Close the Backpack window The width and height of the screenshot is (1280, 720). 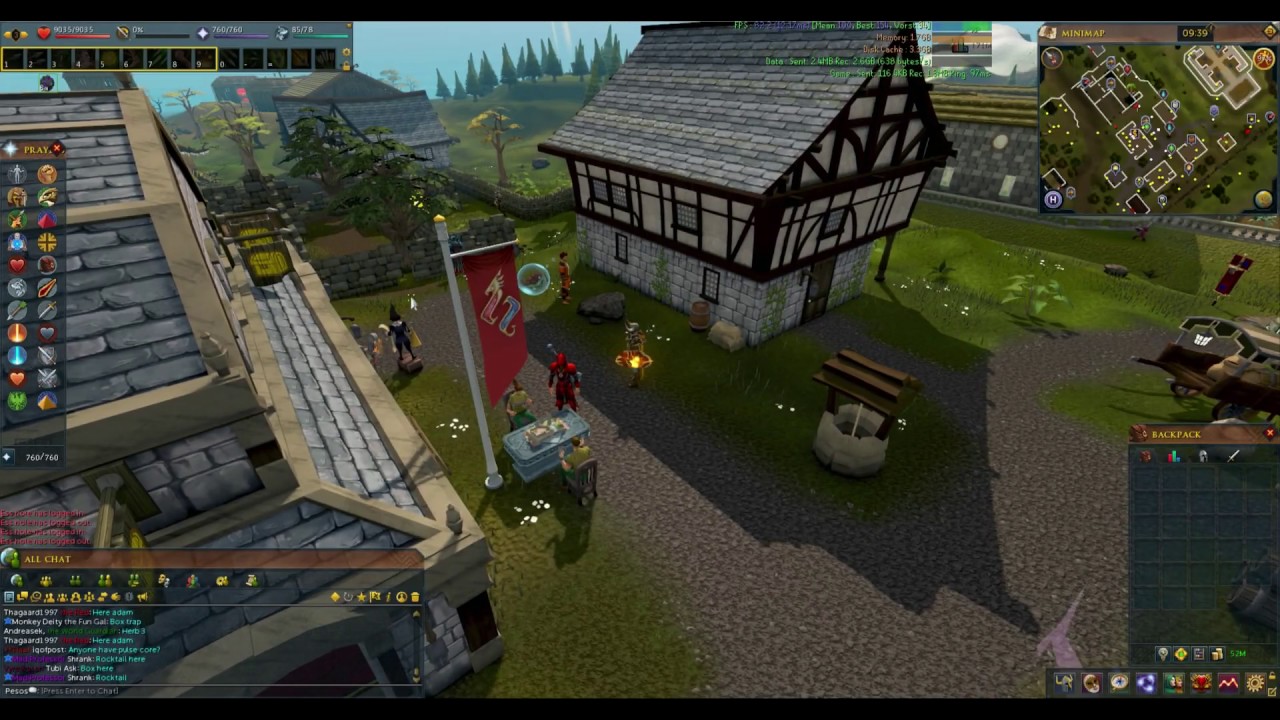point(1270,434)
